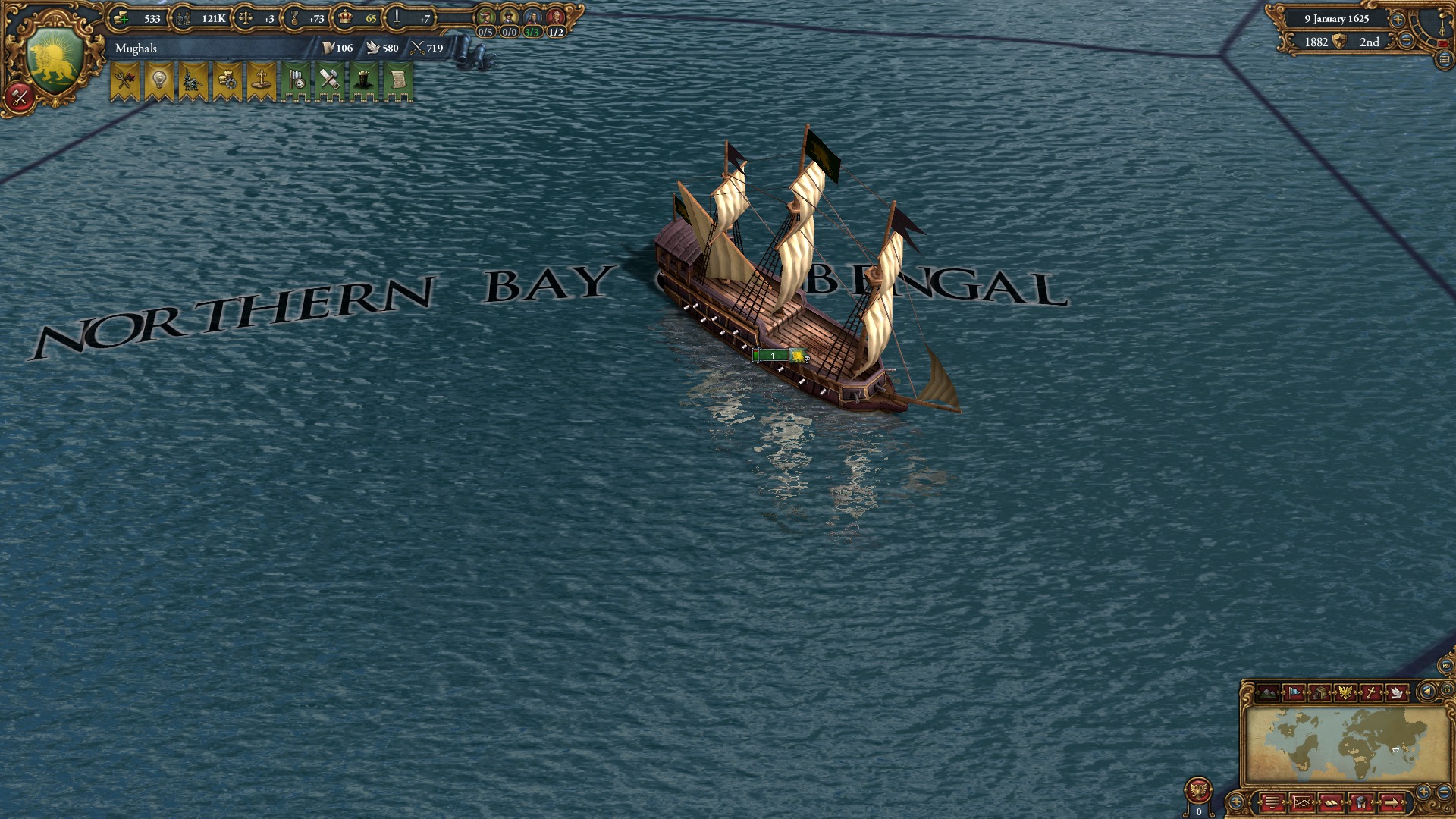Open the ledger with the chart icon
This screenshot has width=1456, height=819.
coord(1303,802)
